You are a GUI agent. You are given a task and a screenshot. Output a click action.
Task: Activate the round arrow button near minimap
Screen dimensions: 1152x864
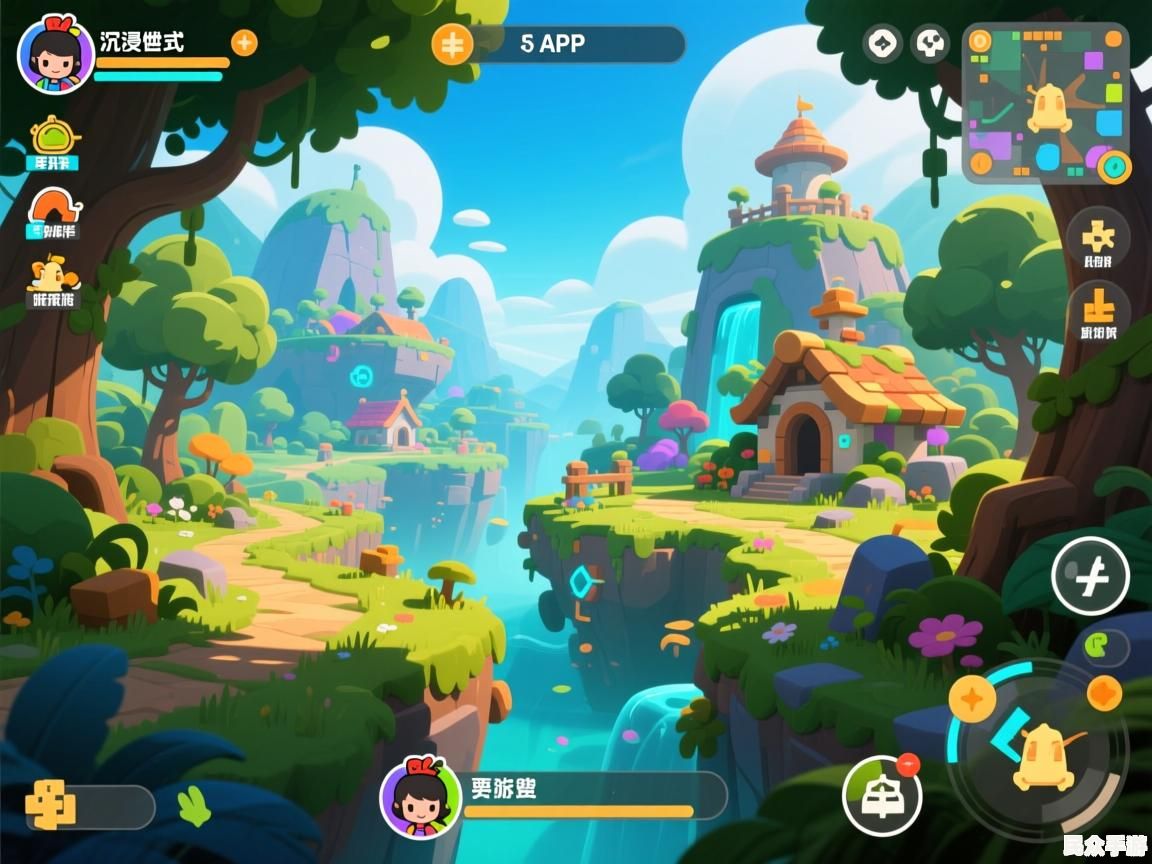pyautogui.click(x=882, y=44)
